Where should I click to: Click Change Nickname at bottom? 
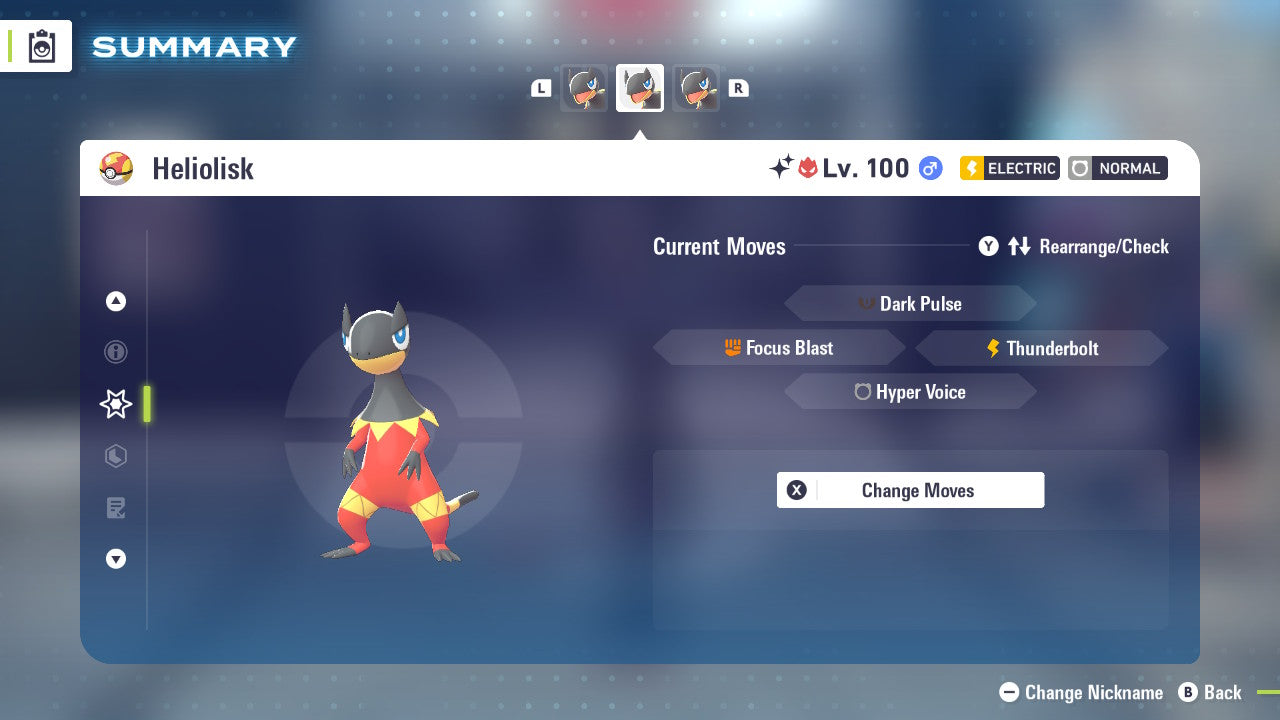pos(1083,692)
